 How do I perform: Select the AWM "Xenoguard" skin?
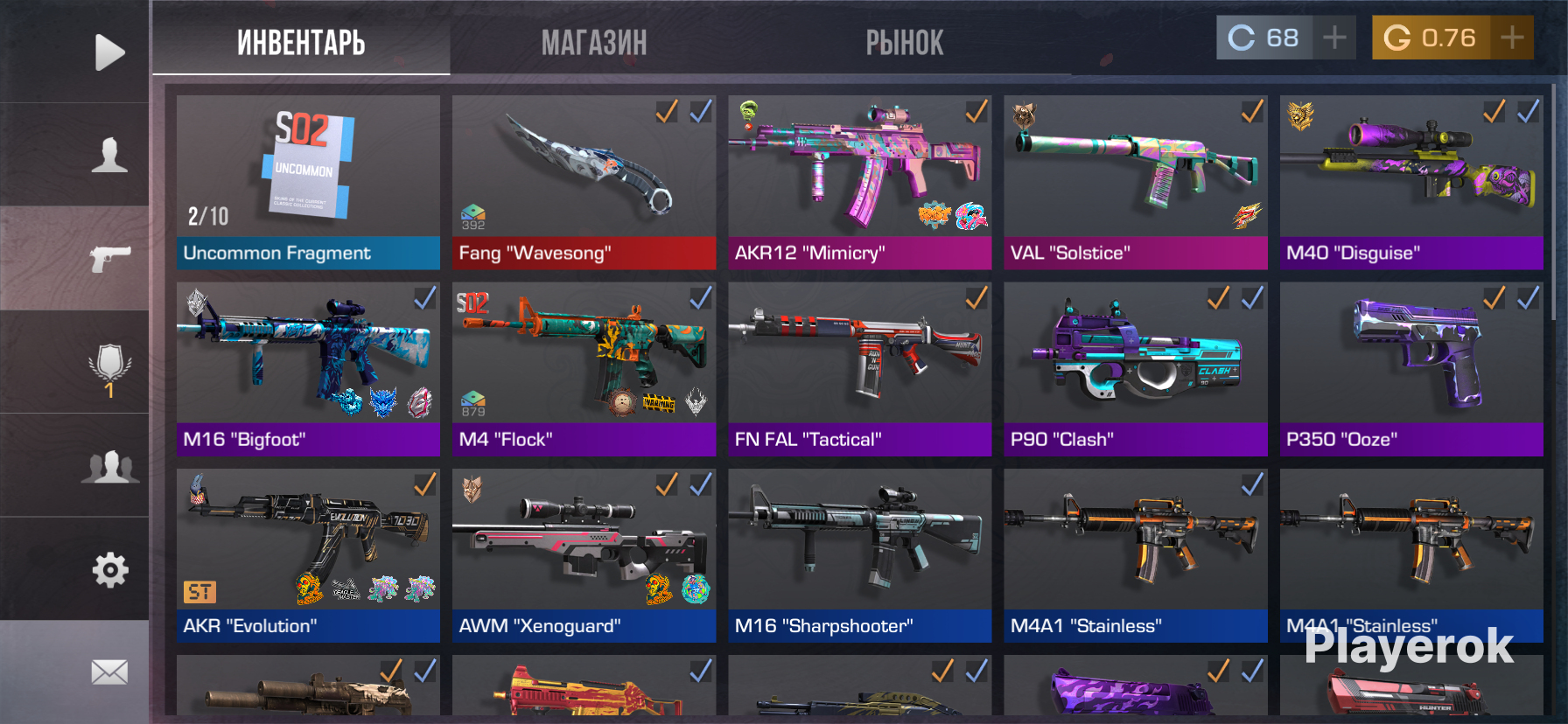(x=584, y=555)
